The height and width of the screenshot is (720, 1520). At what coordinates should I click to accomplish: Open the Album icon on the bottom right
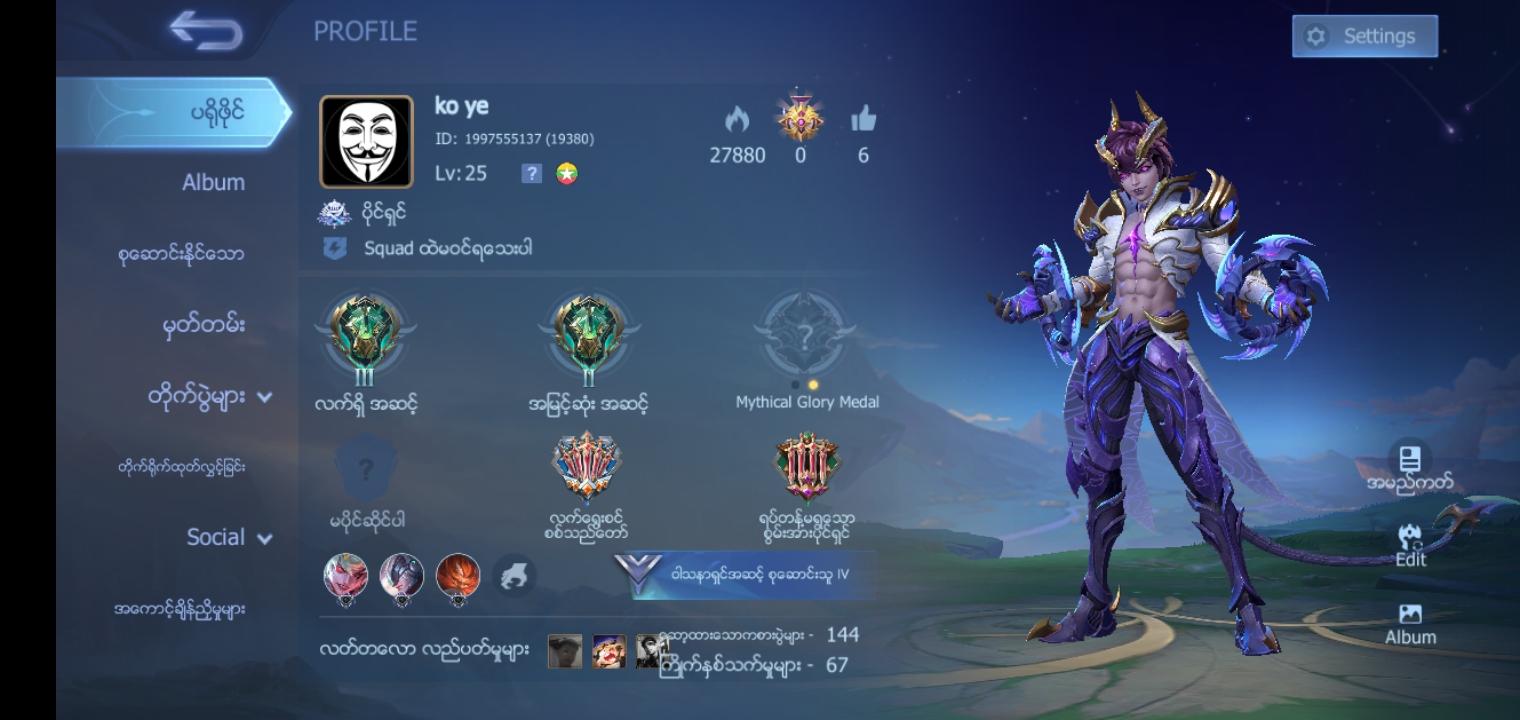1410,618
